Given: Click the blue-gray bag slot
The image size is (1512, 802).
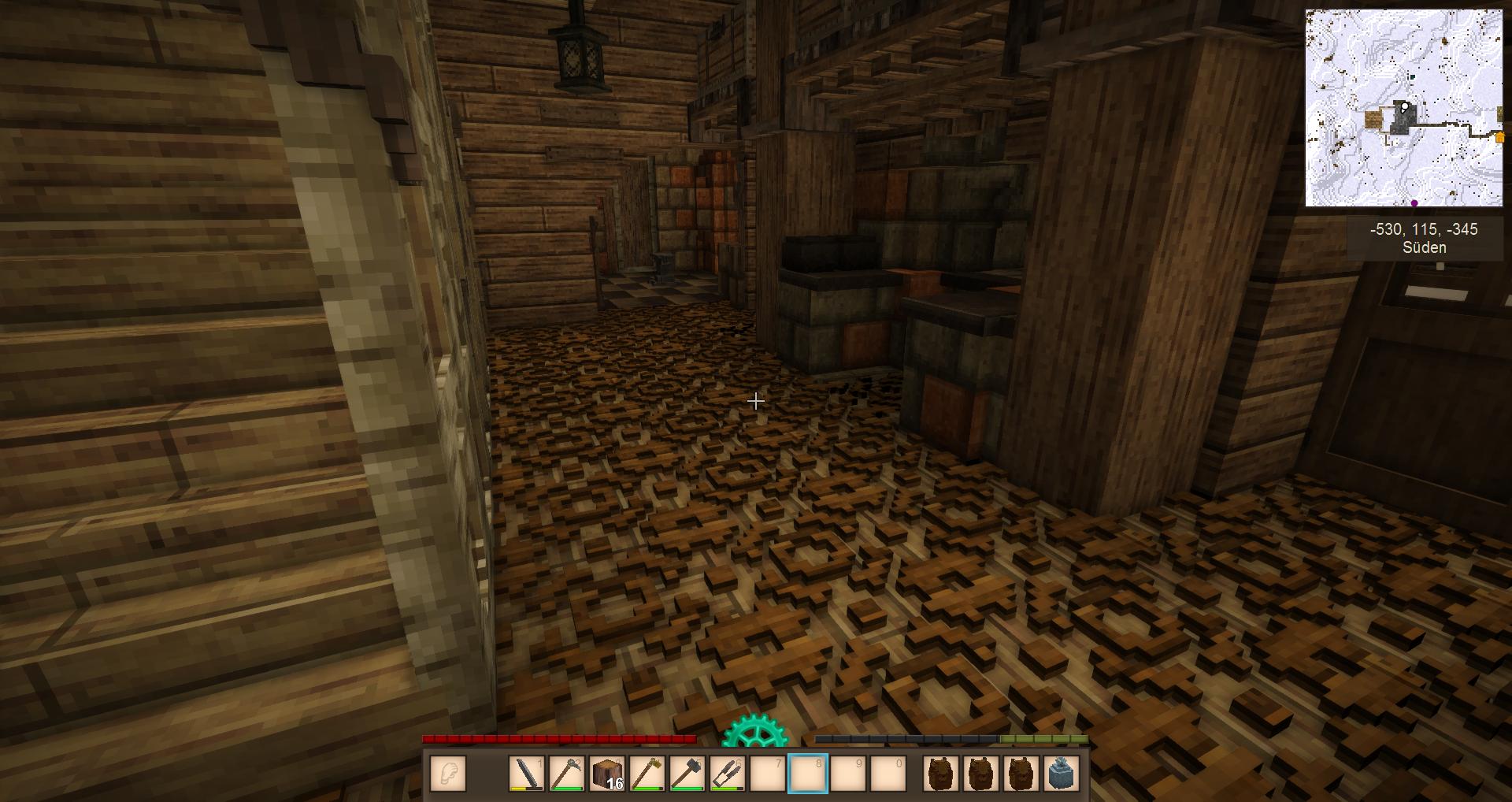Looking at the screenshot, I should 1062,773.
